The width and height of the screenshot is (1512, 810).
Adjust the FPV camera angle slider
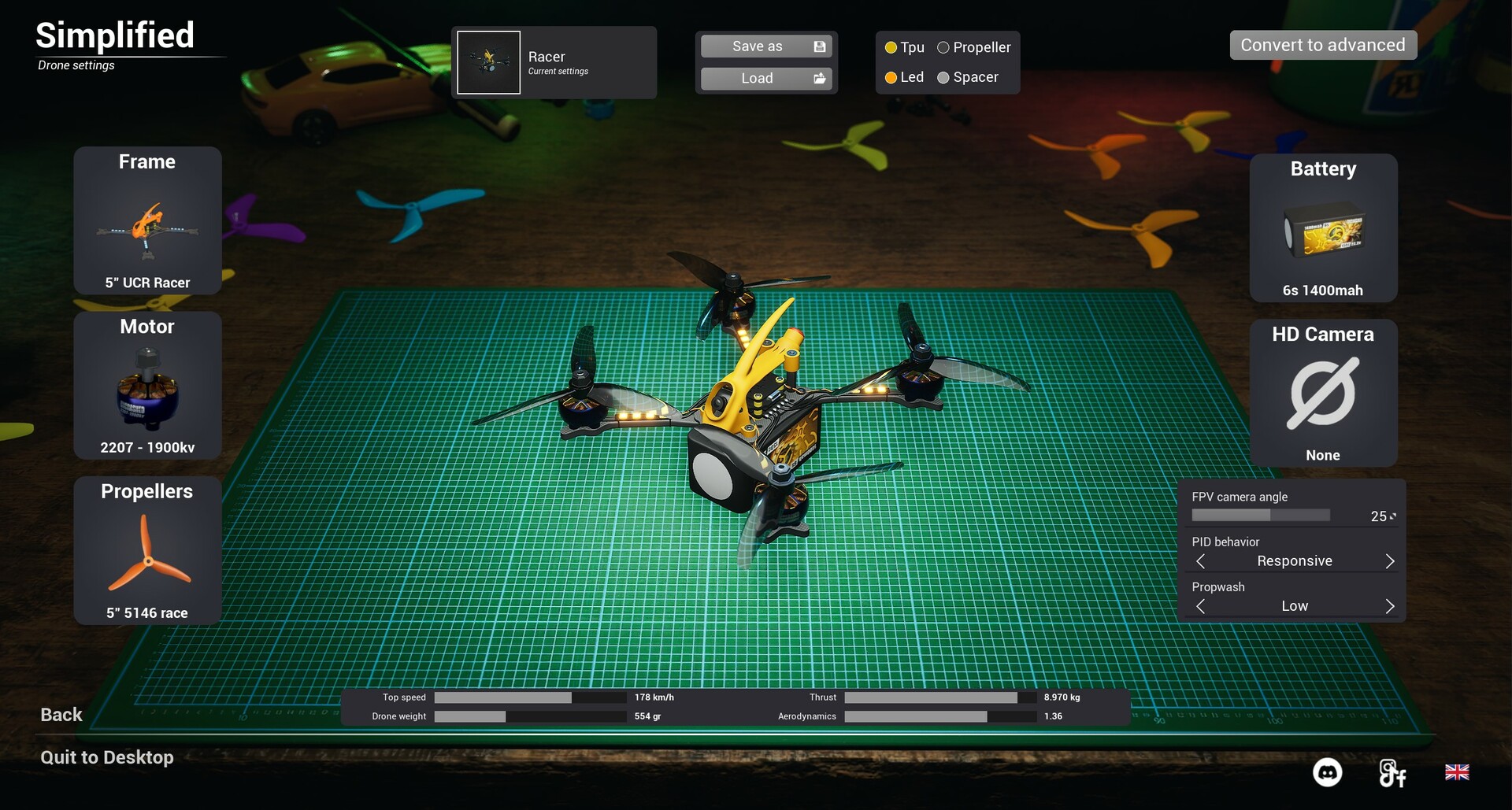(x=1260, y=516)
